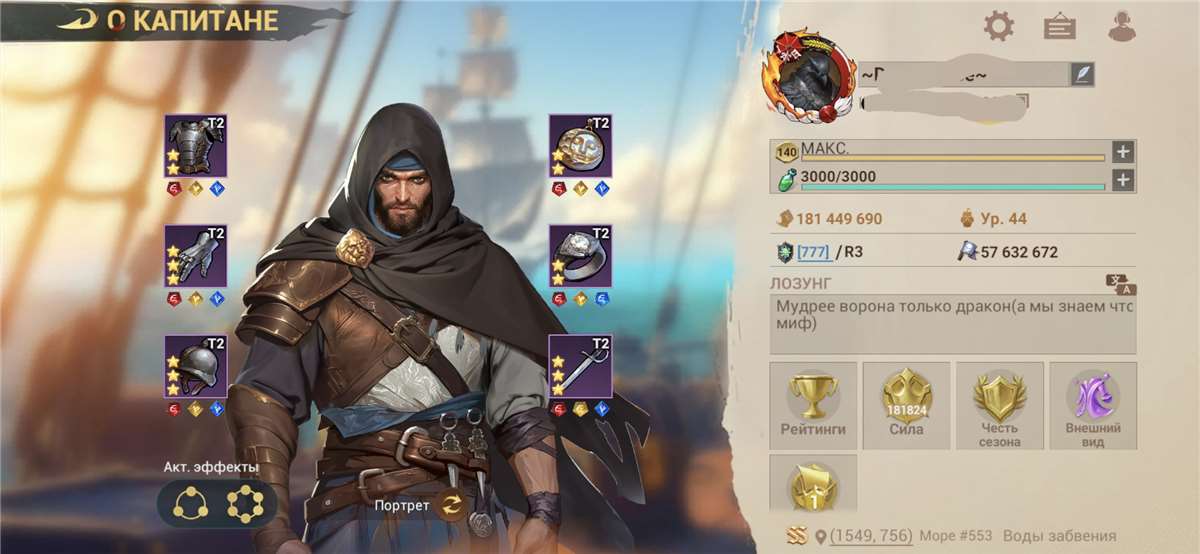
Task: Select the chest armor equipment slot
Action: pos(196,146)
